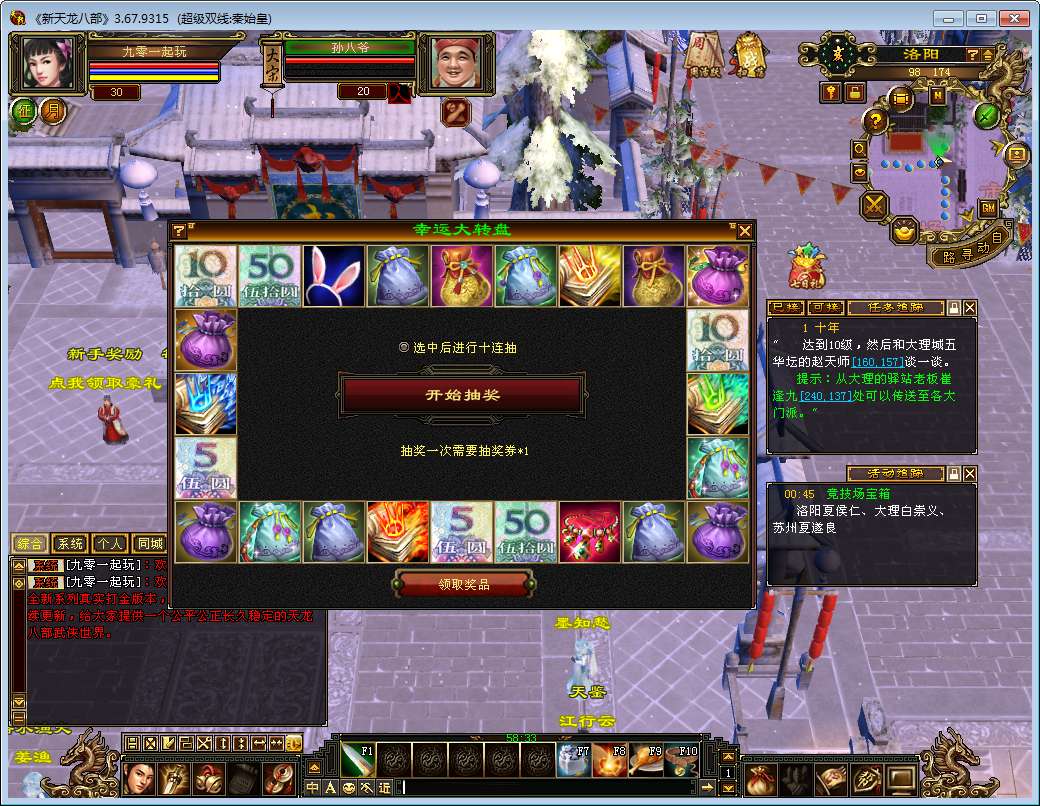Click the chat text input box
The image size is (1040, 806).
[x=550, y=787]
